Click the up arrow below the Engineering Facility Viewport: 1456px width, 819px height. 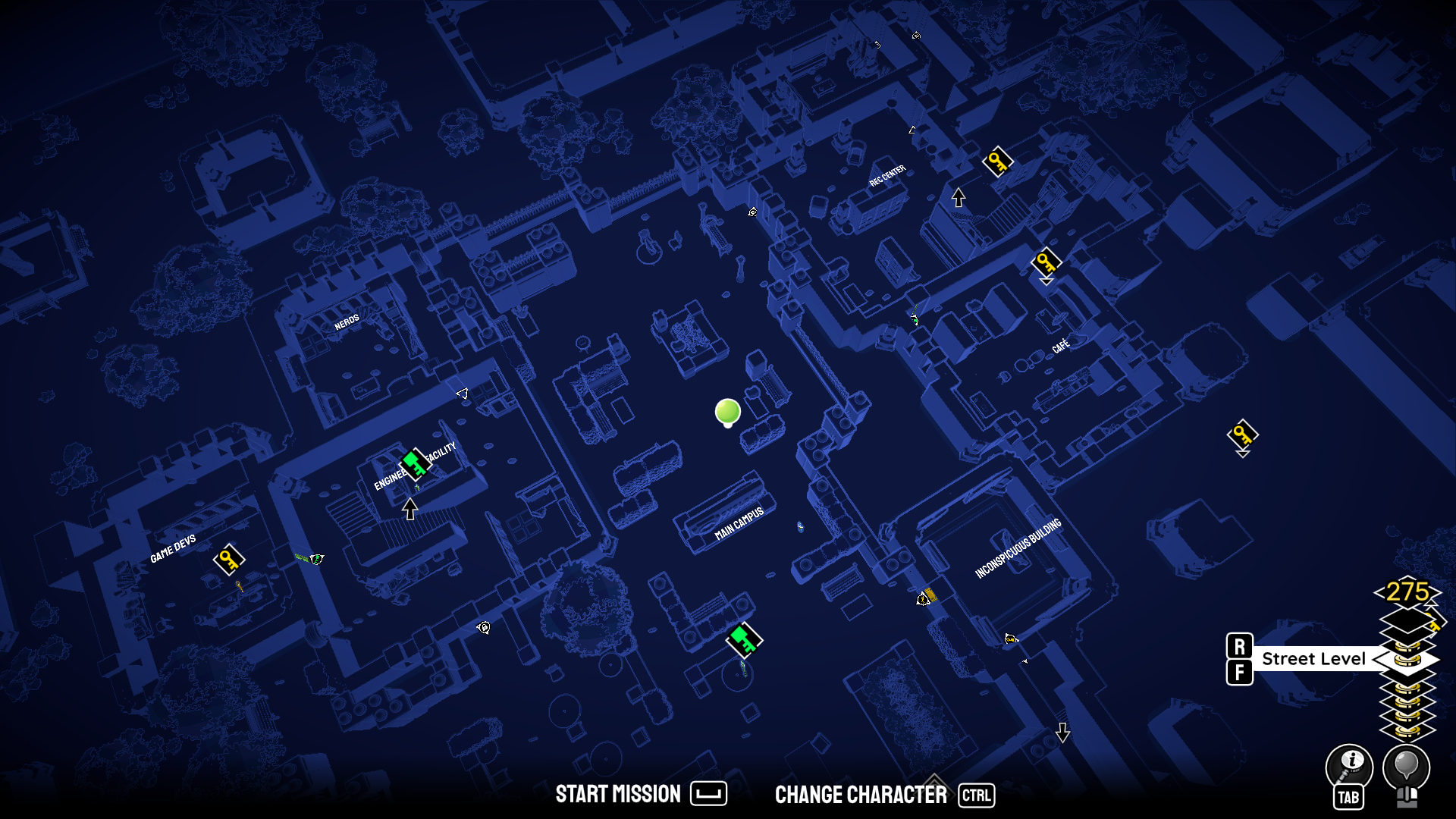410,509
